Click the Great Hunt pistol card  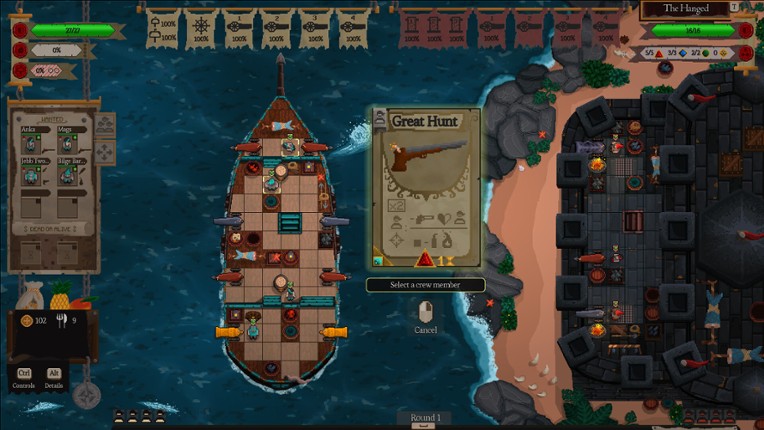427,187
